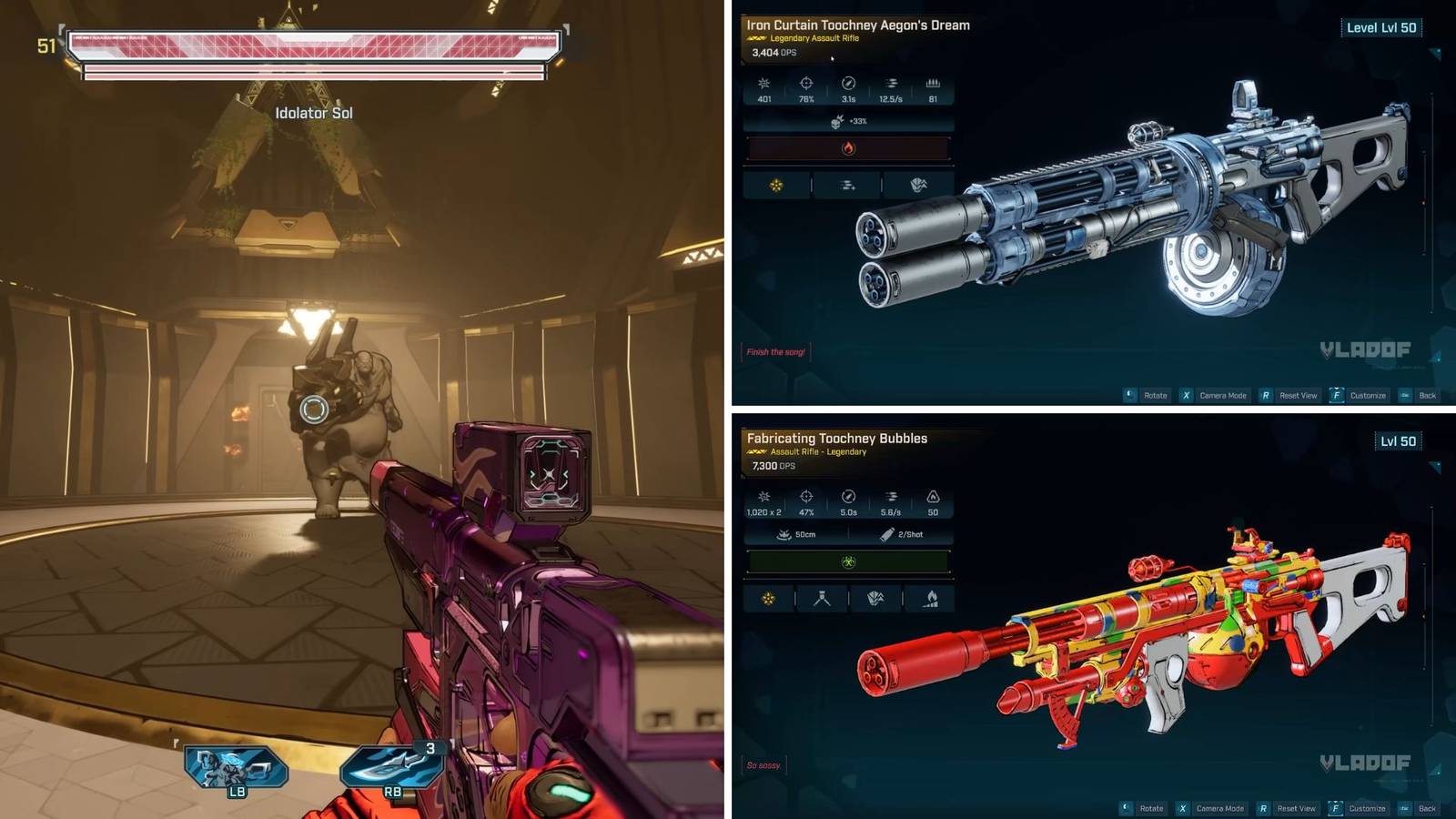Click the 50cm blast radius icon
Viewport: 1456px width, 819px height.
coord(783,534)
